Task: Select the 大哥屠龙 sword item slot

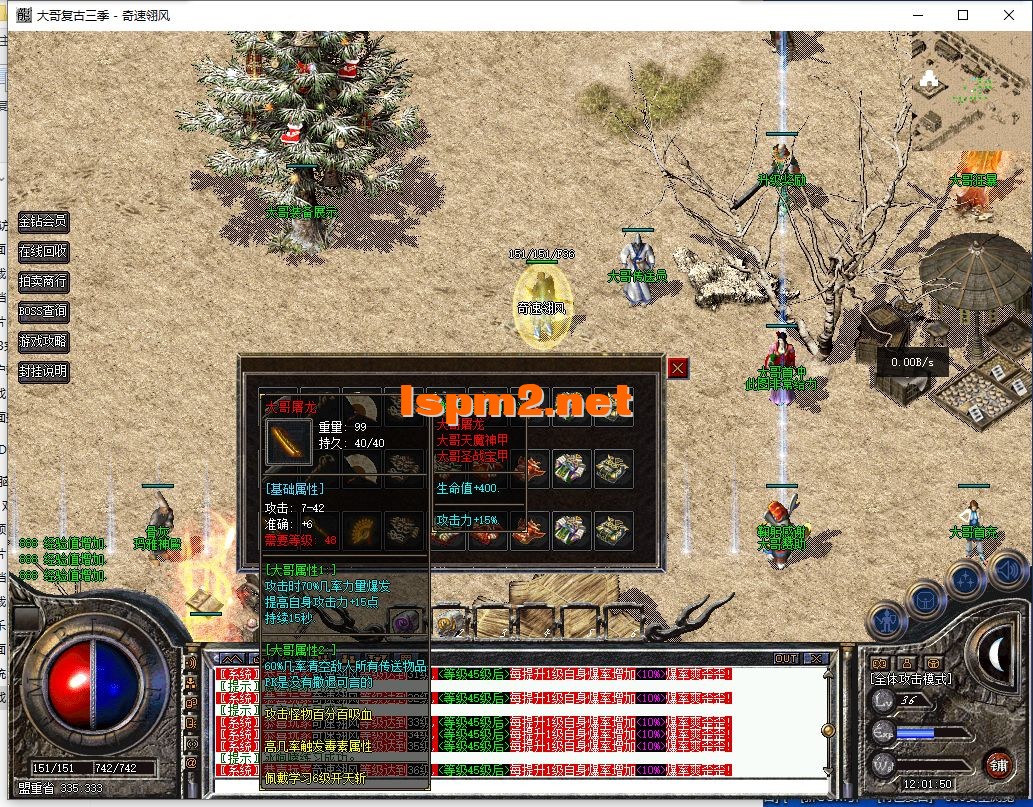Action: pos(289,442)
